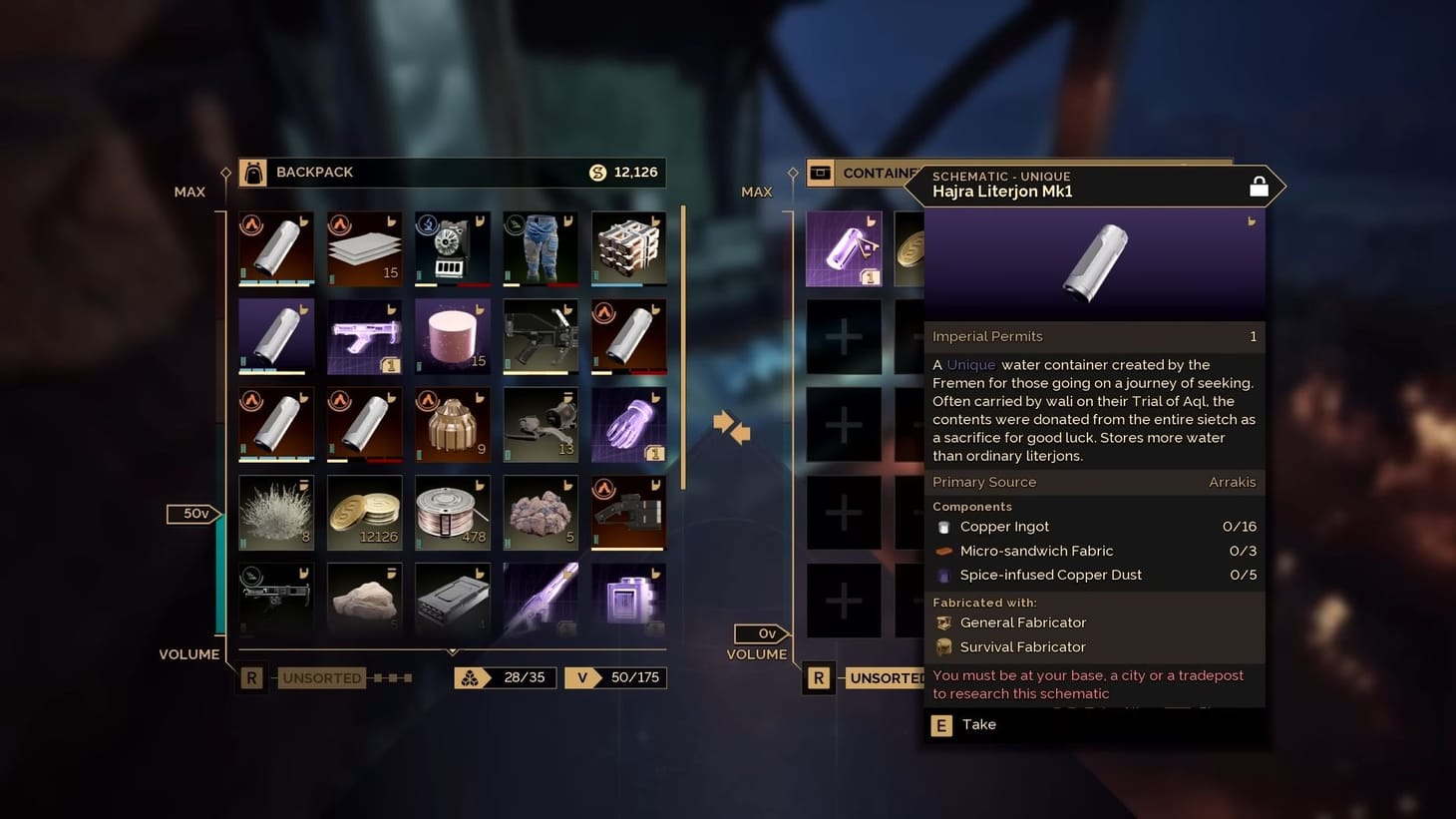
Task: Click the 50v marker on the volume slider
Action: coord(191,513)
